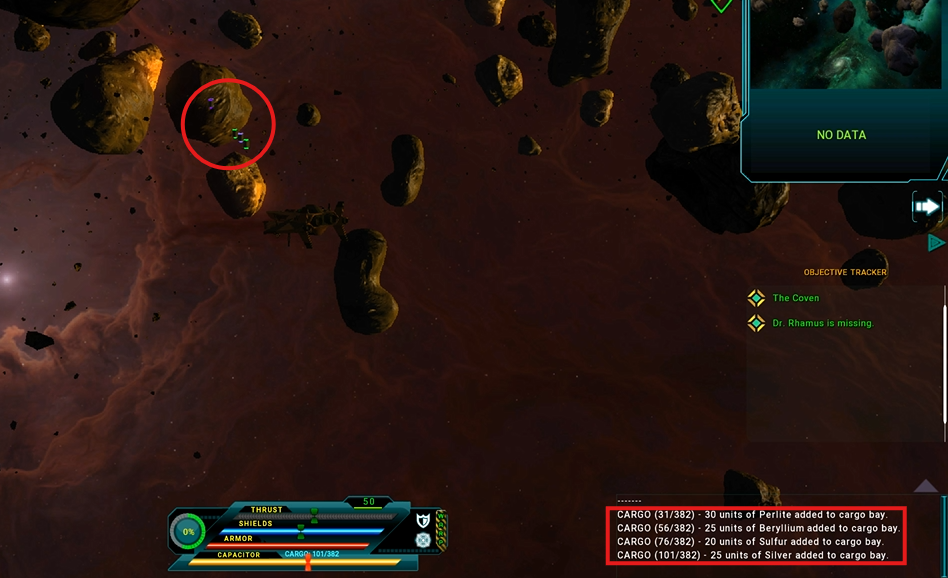Adjust the thrust slider
948x578 pixels.
pos(314,515)
